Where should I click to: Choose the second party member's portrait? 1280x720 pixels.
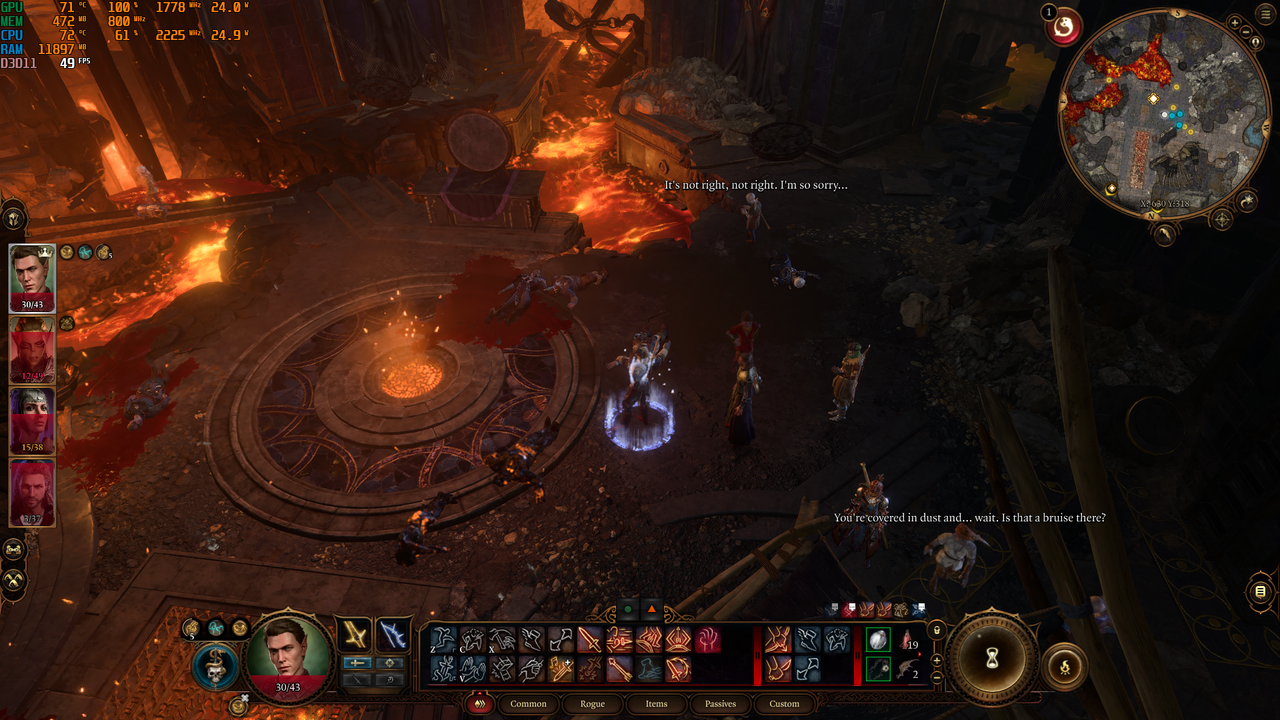pos(32,350)
